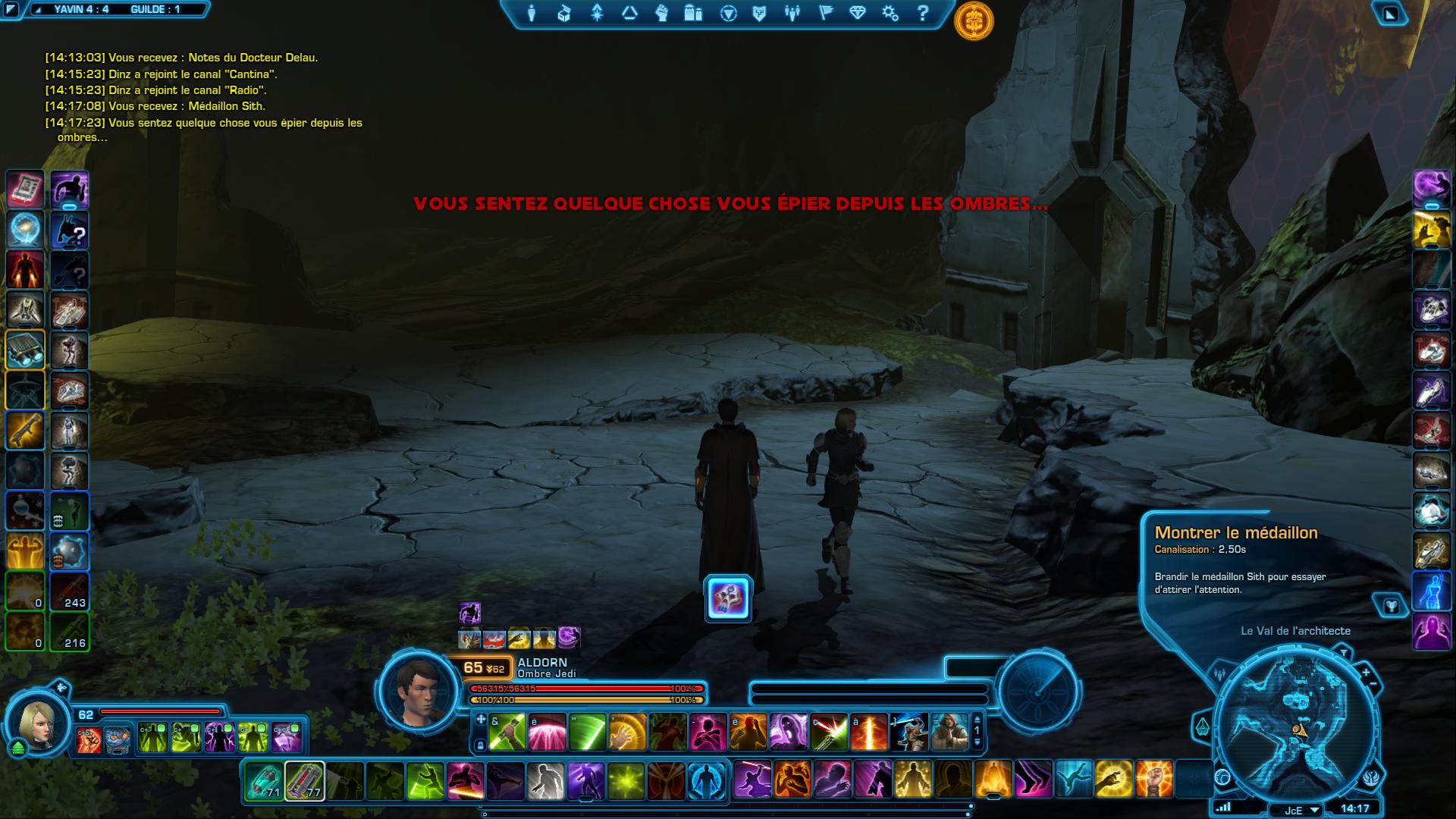Open the abilities window using the fist icon

tap(661, 13)
